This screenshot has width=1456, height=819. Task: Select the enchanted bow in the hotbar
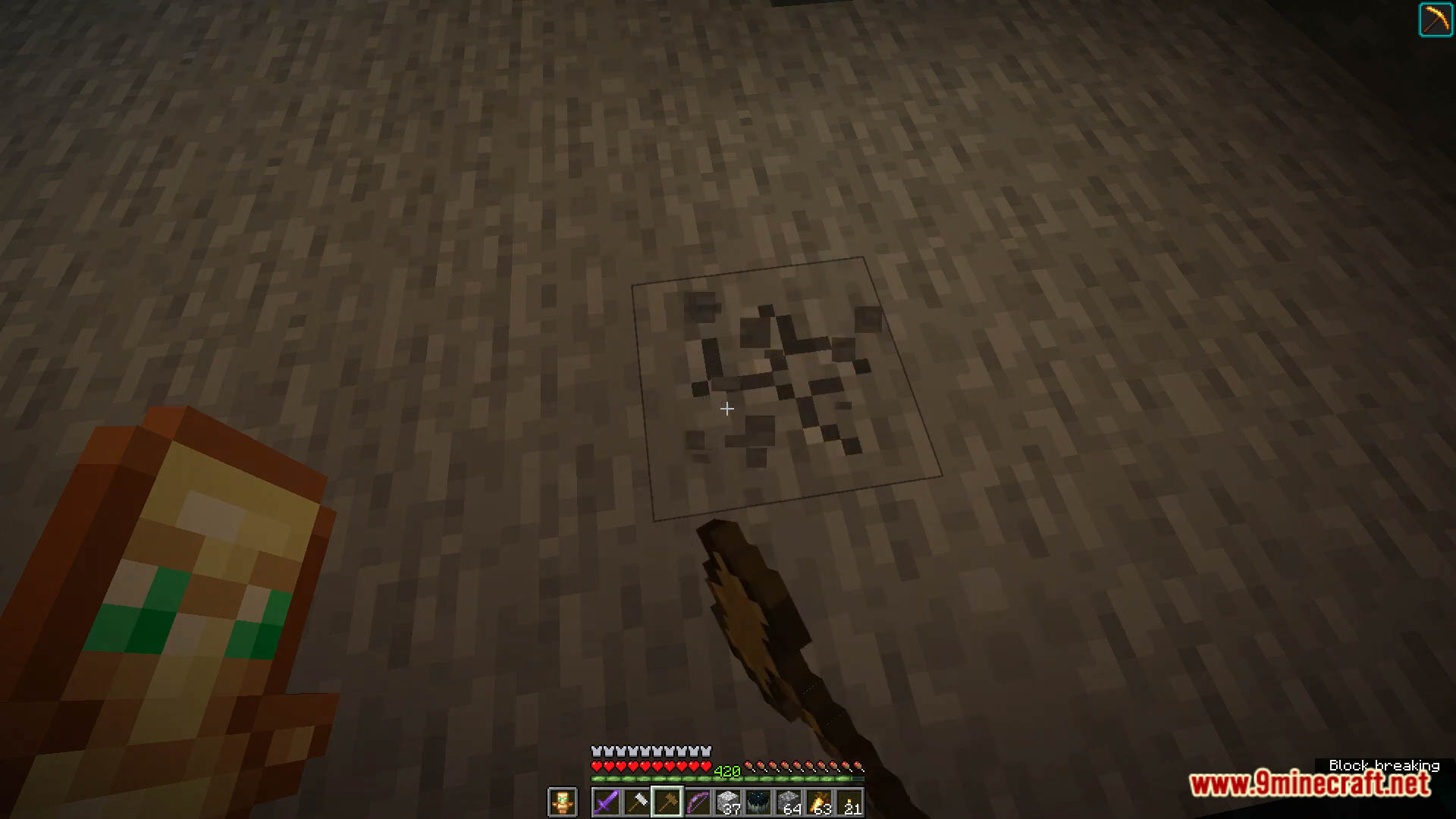point(698,802)
